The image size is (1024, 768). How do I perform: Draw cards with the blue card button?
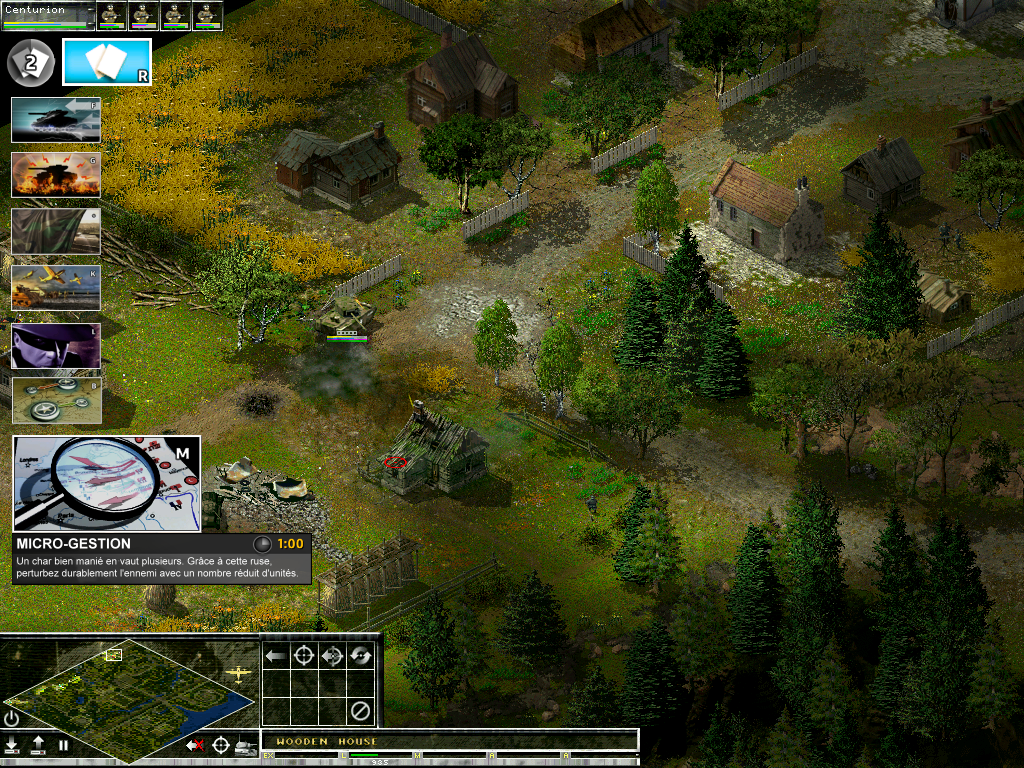[107, 62]
